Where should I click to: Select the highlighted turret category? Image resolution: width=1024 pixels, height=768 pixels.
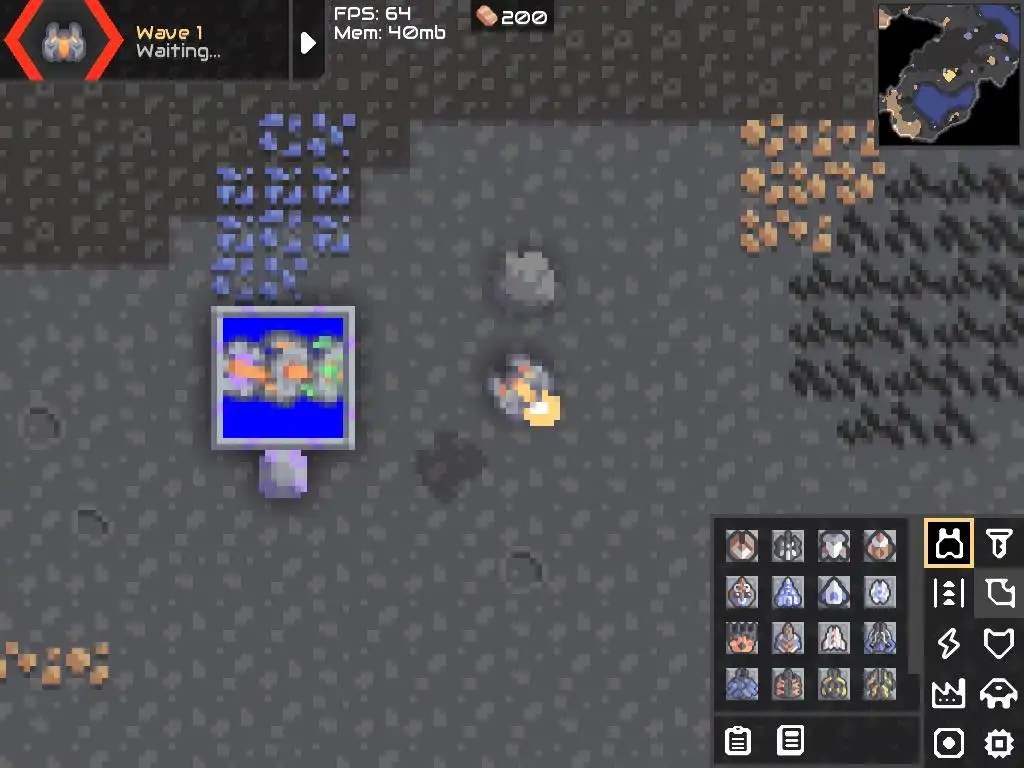948,543
